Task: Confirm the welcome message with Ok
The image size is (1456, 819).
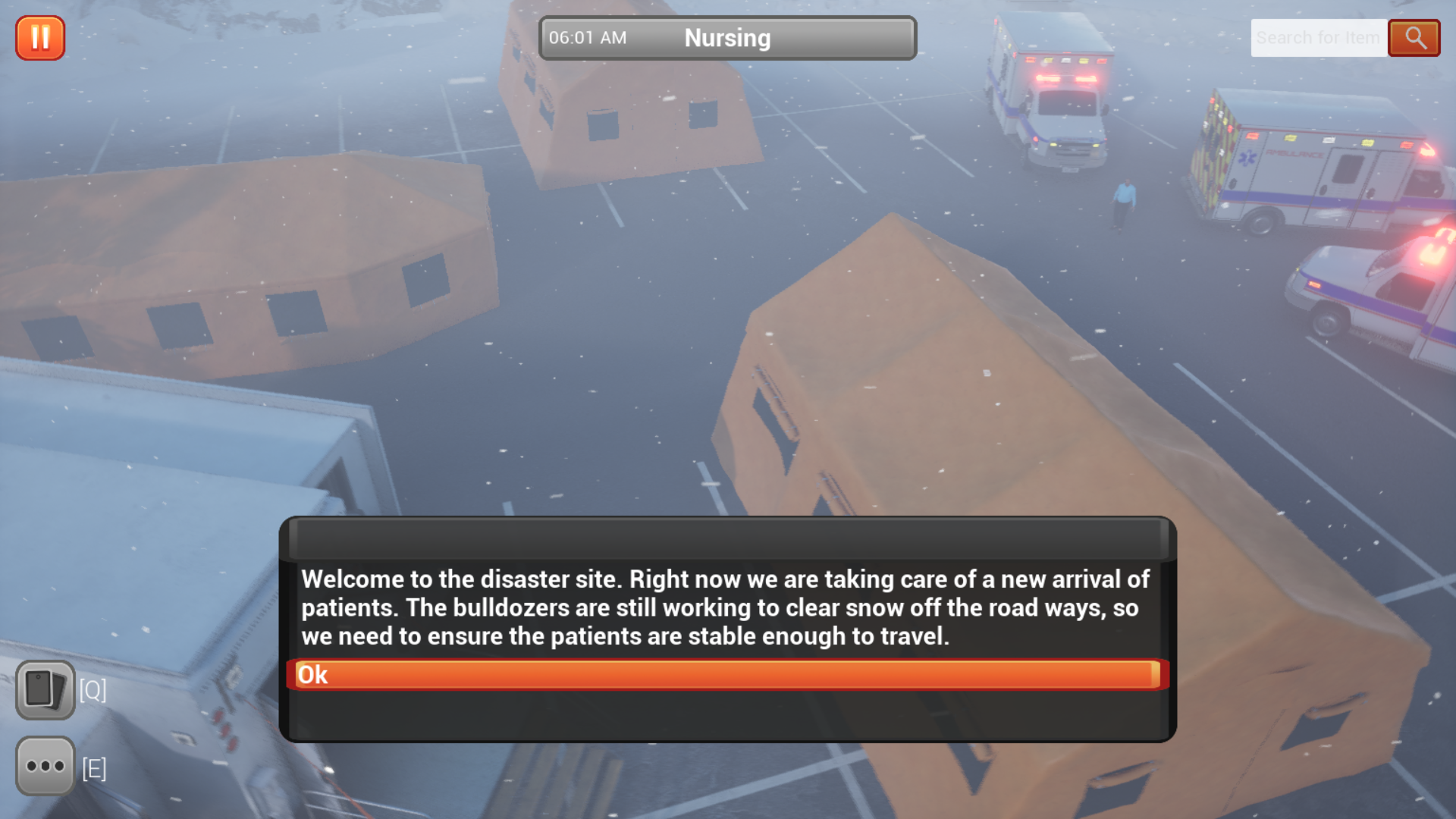Action: tap(726, 675)
